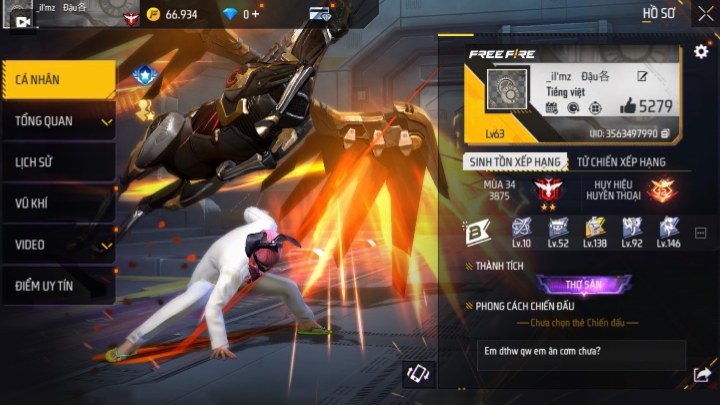Open the diamond card top-up icon
The height and width of the screenshot is (405, 720).
(320, 14)
